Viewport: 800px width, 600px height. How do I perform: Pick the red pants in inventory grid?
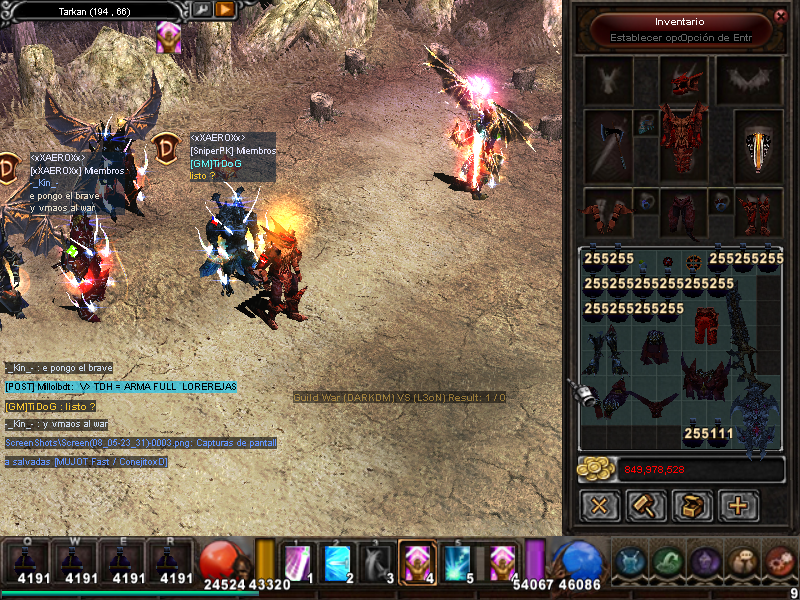point(706,323)
